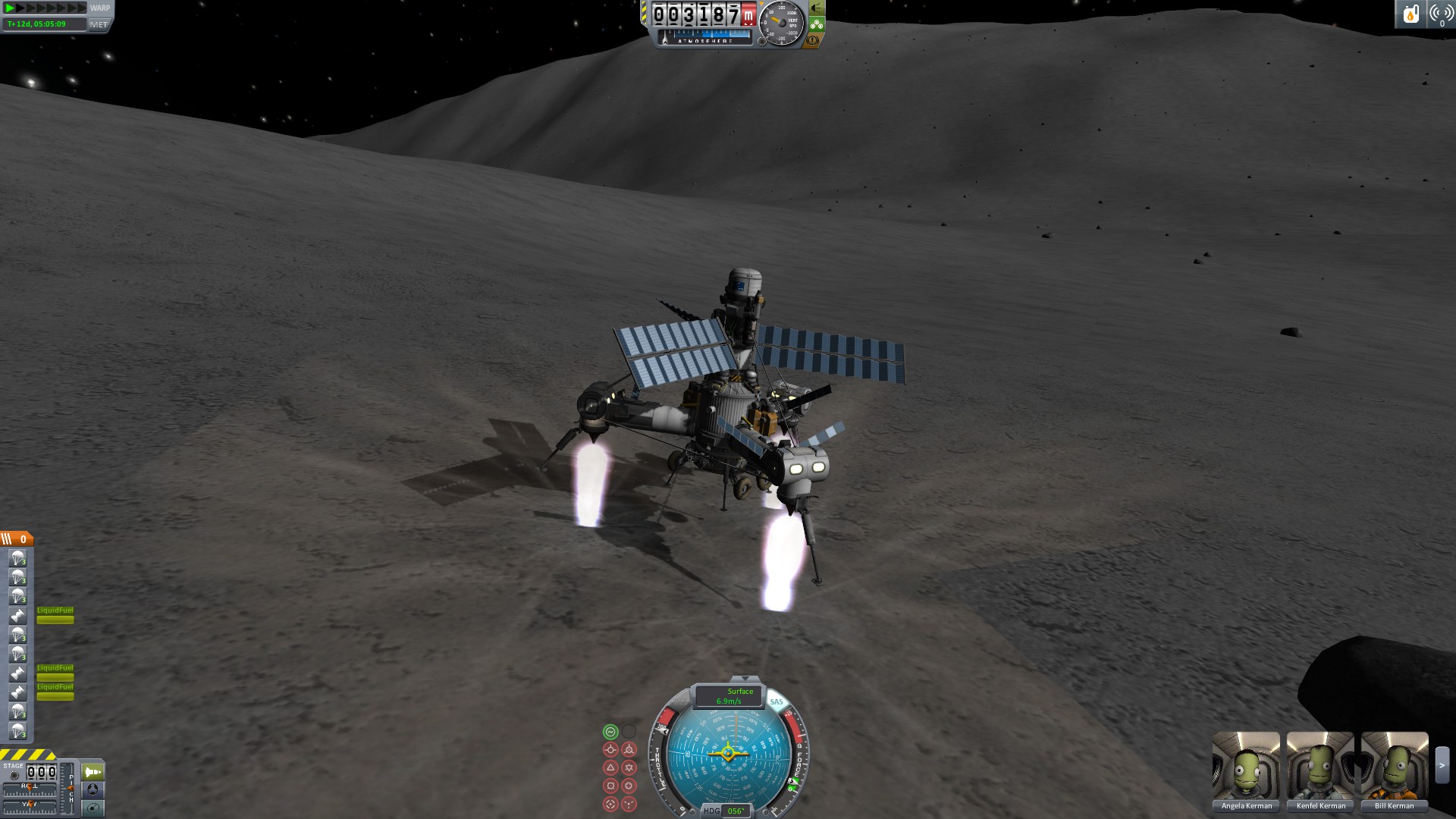Select stability assist SAS mode

tap(610, 732)
